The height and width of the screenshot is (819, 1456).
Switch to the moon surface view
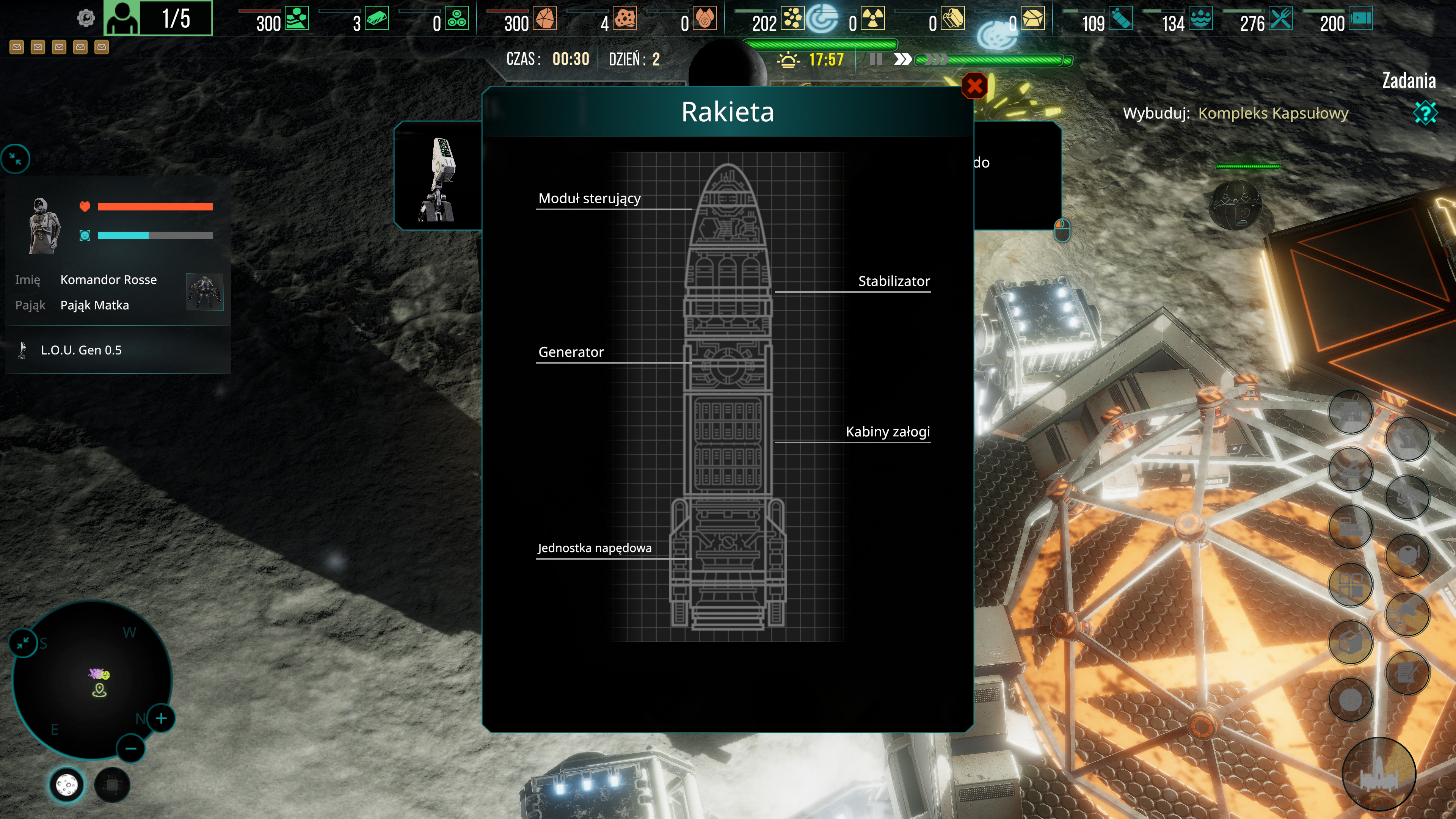tap(67, 785)
